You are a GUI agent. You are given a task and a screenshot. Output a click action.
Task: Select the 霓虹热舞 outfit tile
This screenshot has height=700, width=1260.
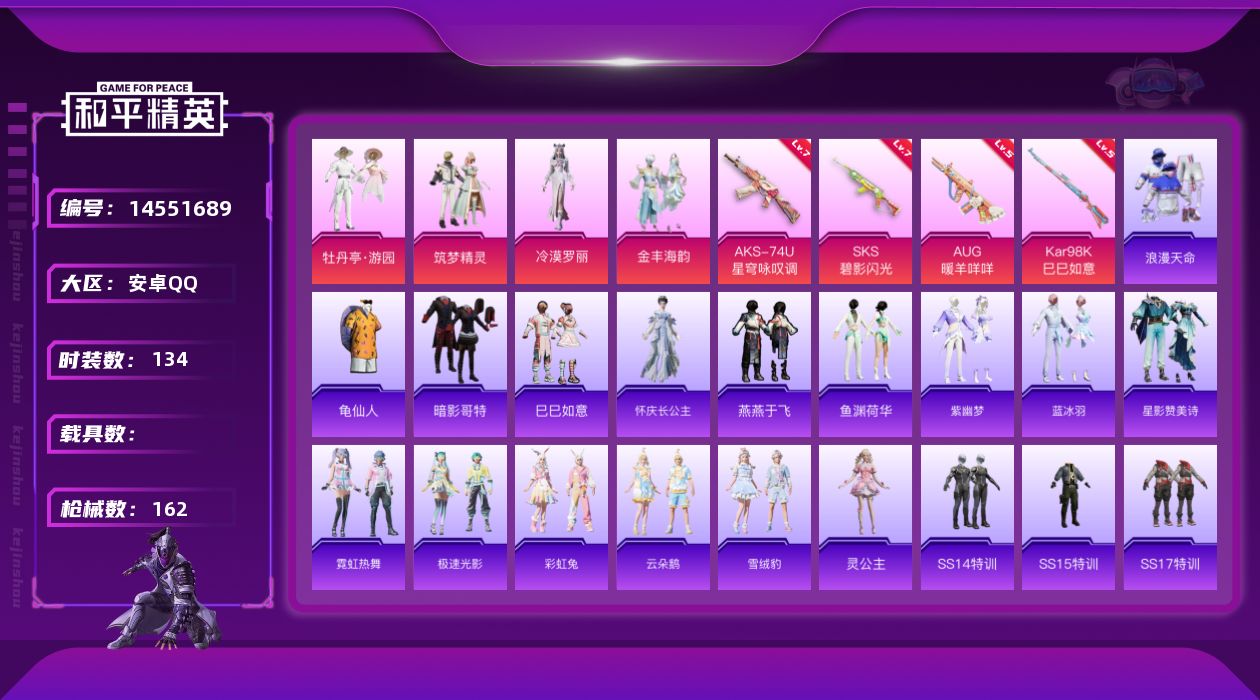click(x=358, y=517)
